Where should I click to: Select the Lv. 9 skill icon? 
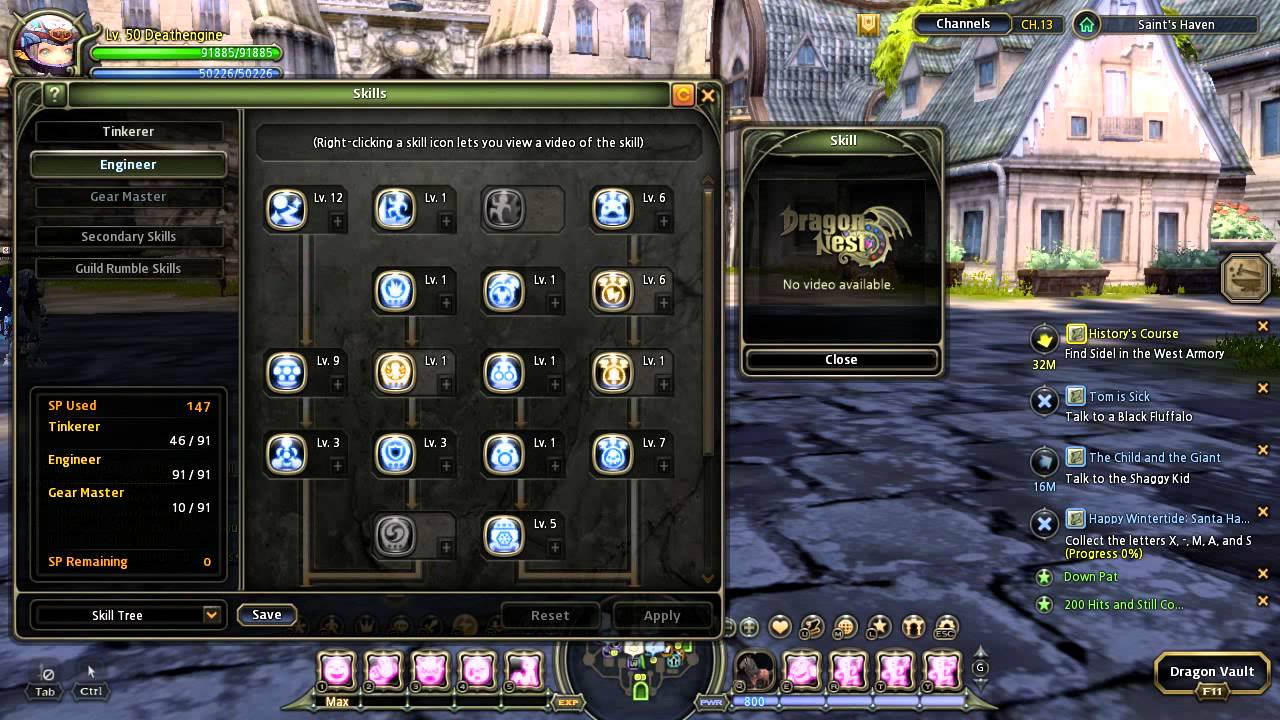(287, 372)
